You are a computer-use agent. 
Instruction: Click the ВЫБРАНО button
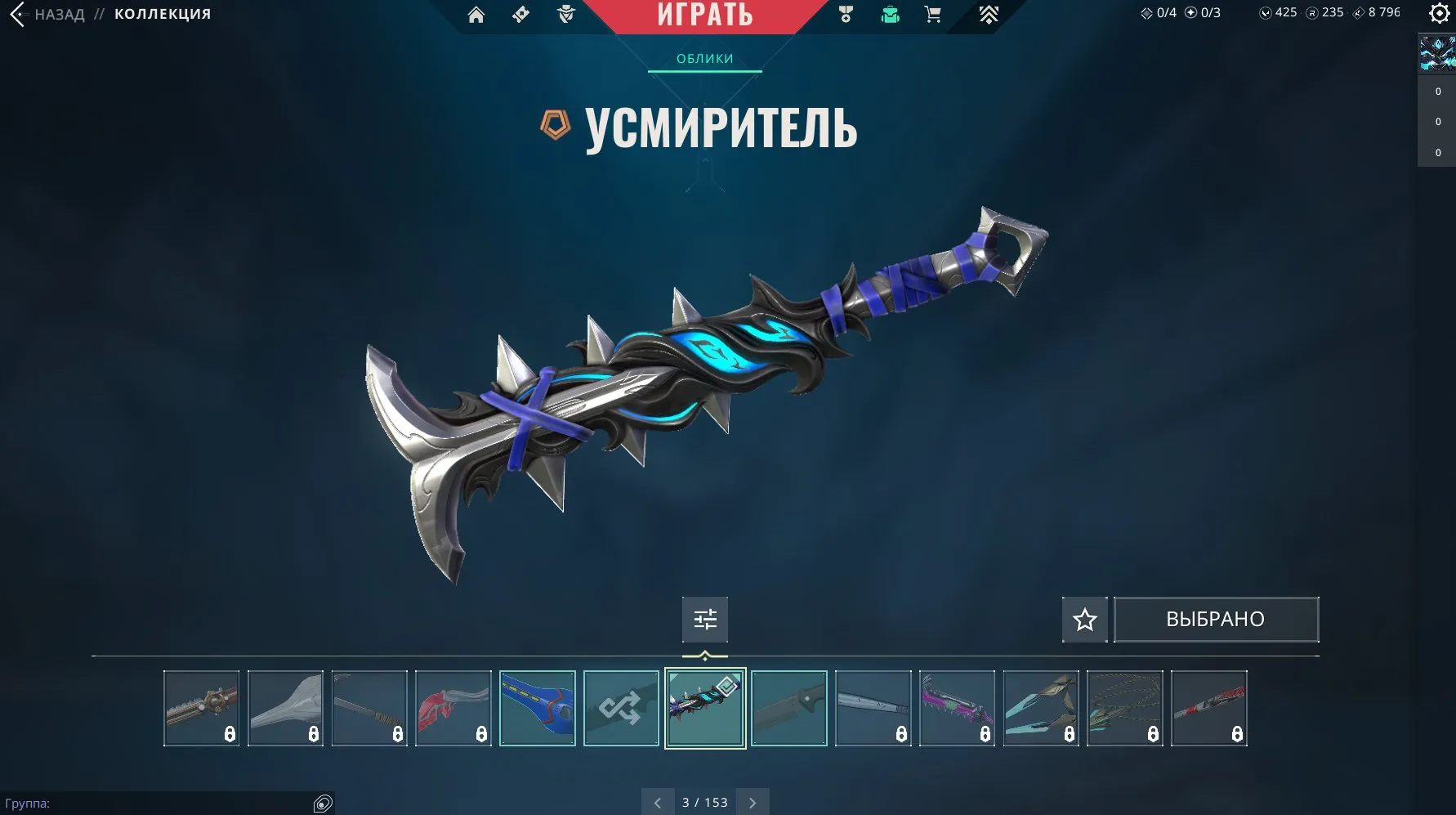1216,620
